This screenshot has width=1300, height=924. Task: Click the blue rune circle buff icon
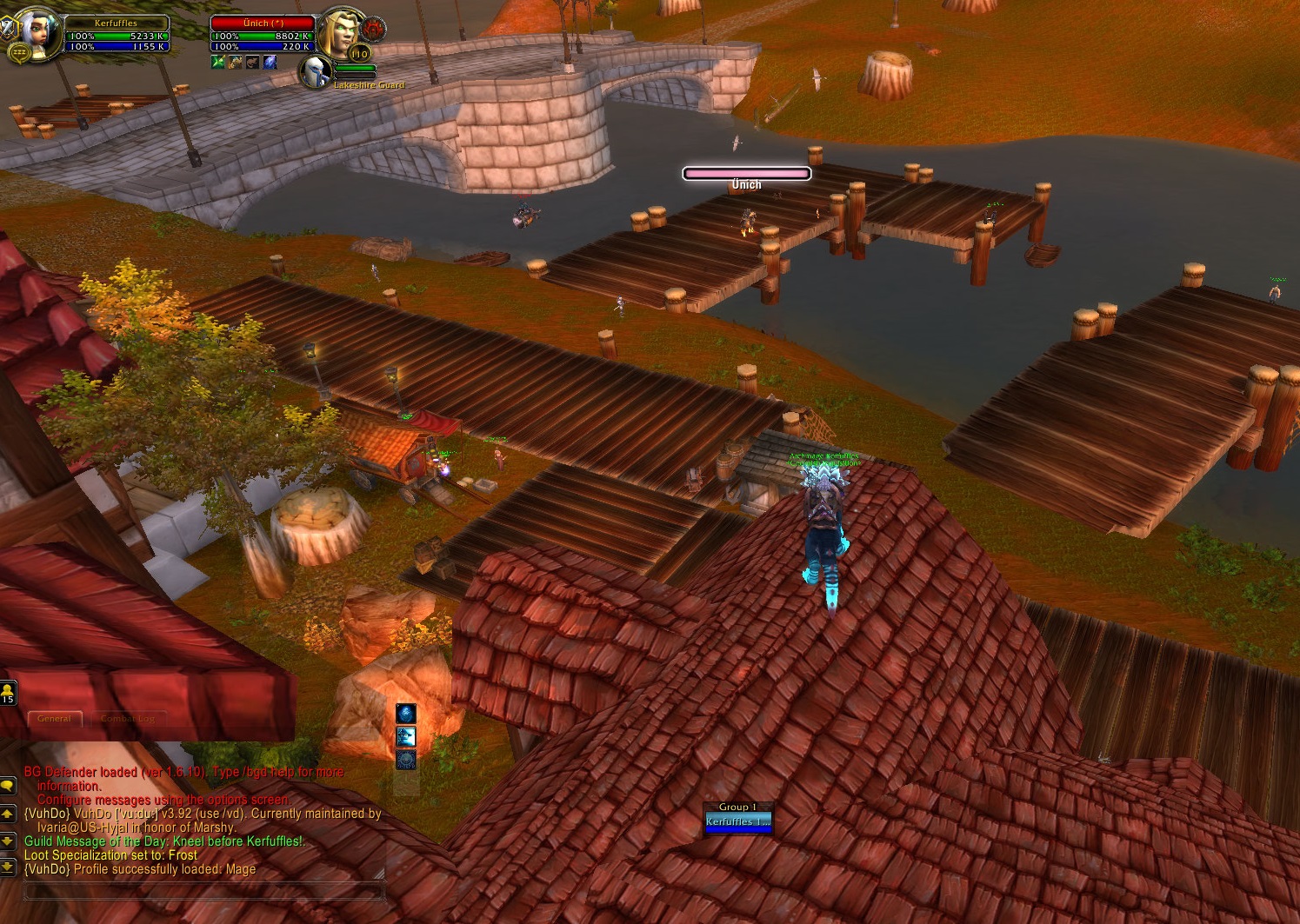pos(406,759)
